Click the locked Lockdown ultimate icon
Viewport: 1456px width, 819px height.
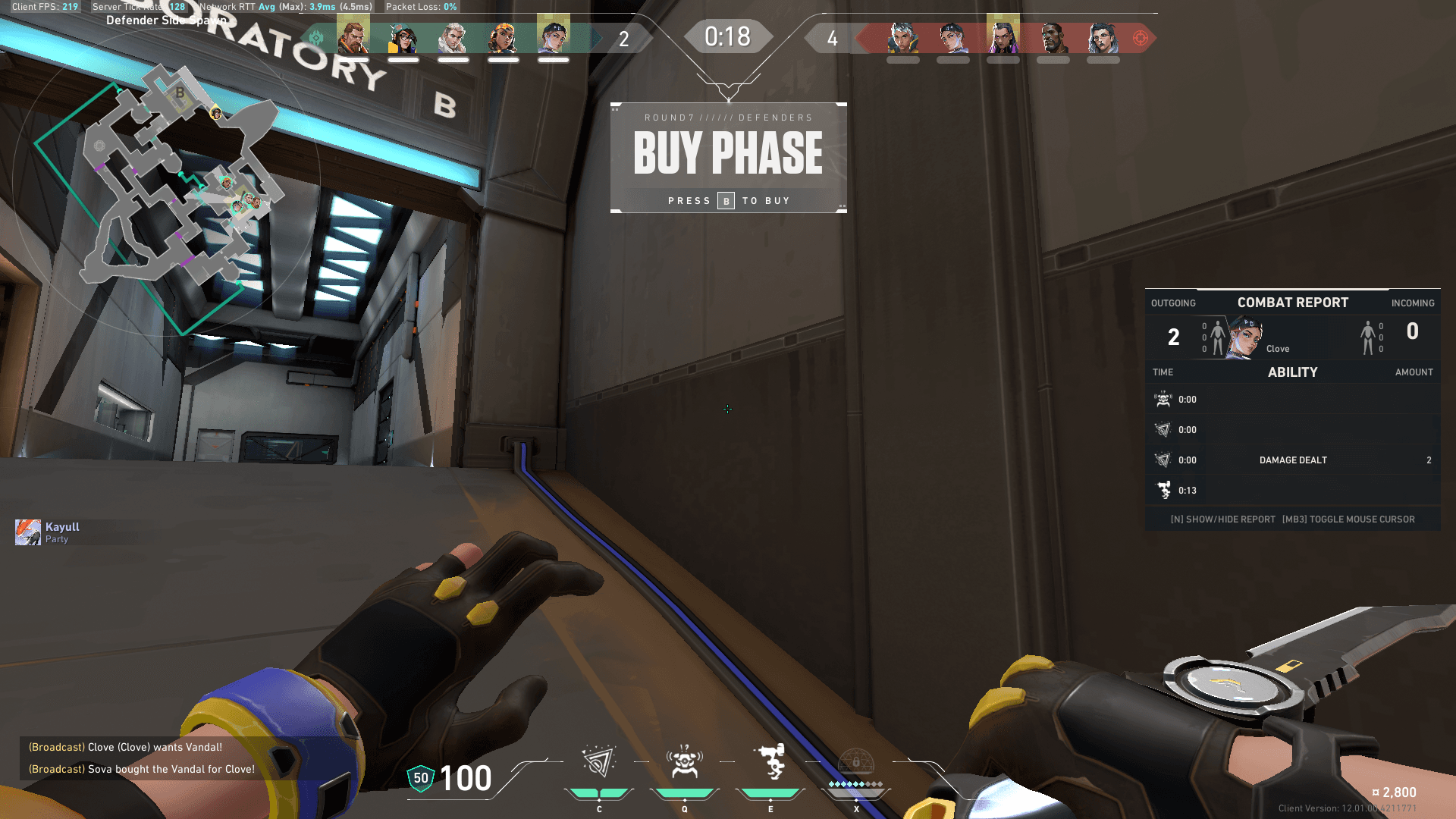pyautogui.click(x=856, y=764)
